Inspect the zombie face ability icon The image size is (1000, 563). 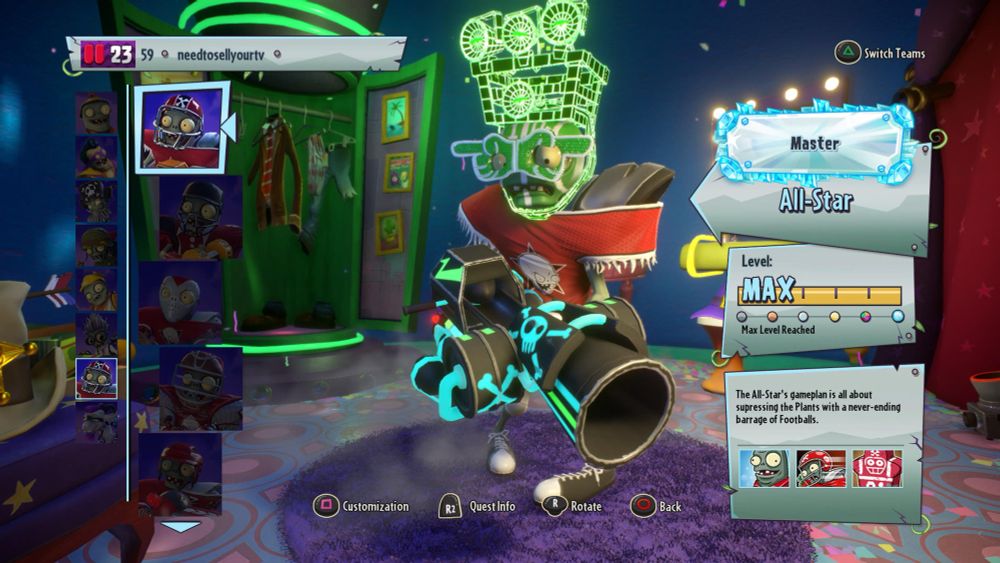click(764, 468)
